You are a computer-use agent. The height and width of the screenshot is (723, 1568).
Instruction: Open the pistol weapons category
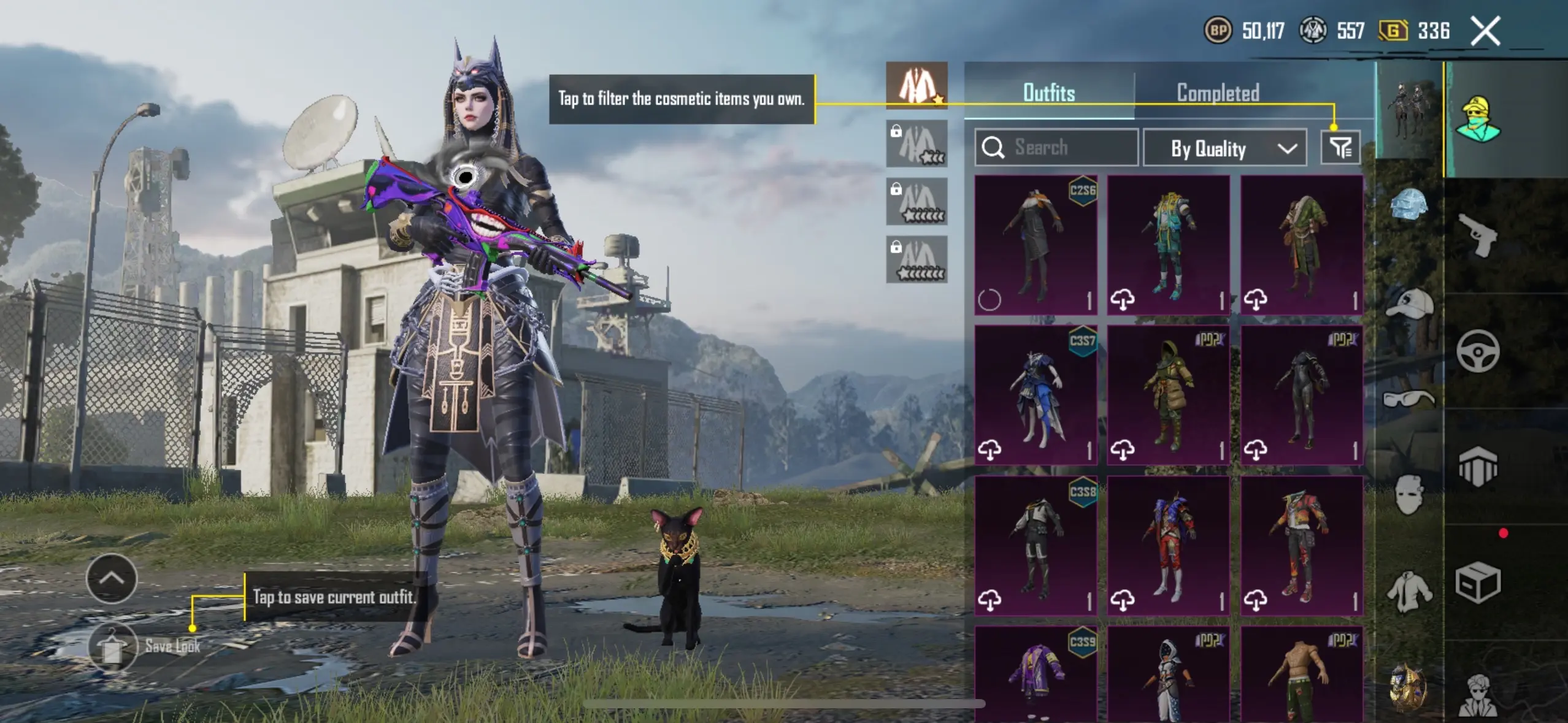[x=1477, y=235]
